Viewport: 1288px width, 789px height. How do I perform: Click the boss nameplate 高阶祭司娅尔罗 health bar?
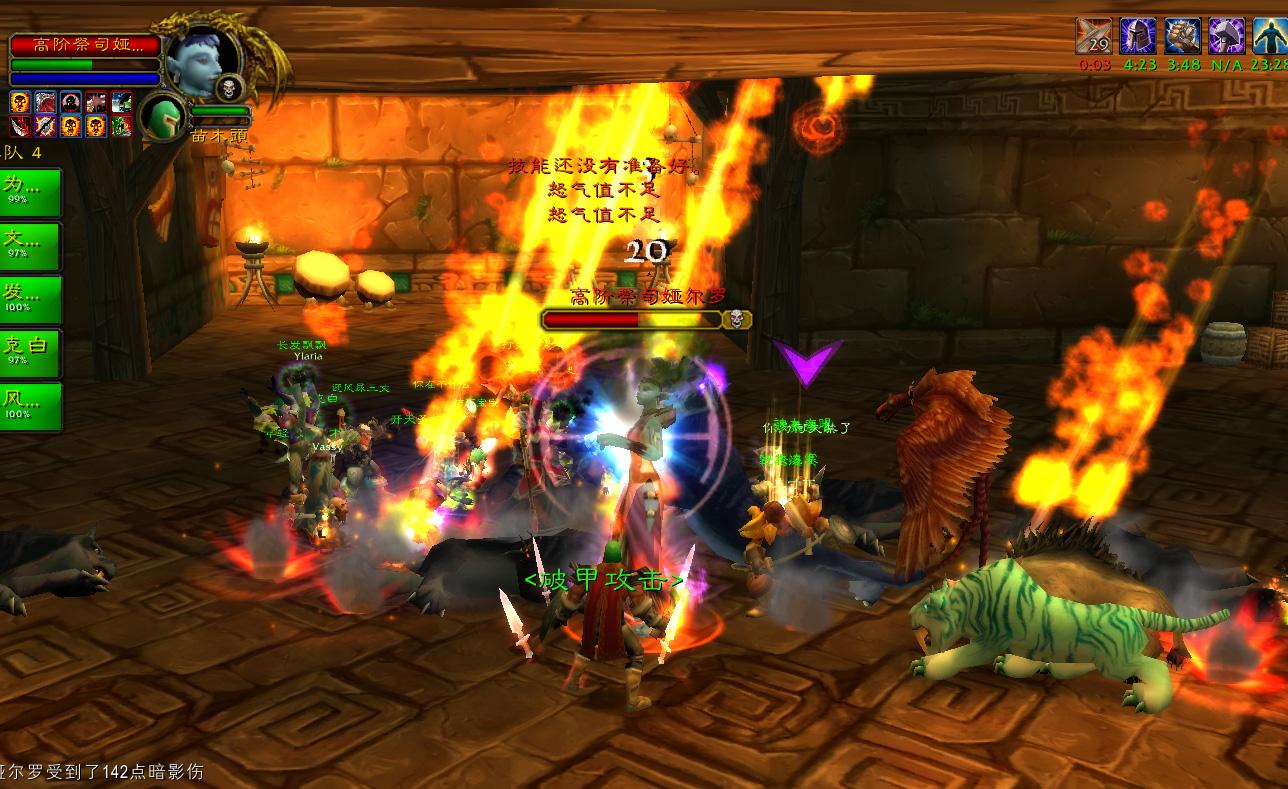tap(632, 319)
